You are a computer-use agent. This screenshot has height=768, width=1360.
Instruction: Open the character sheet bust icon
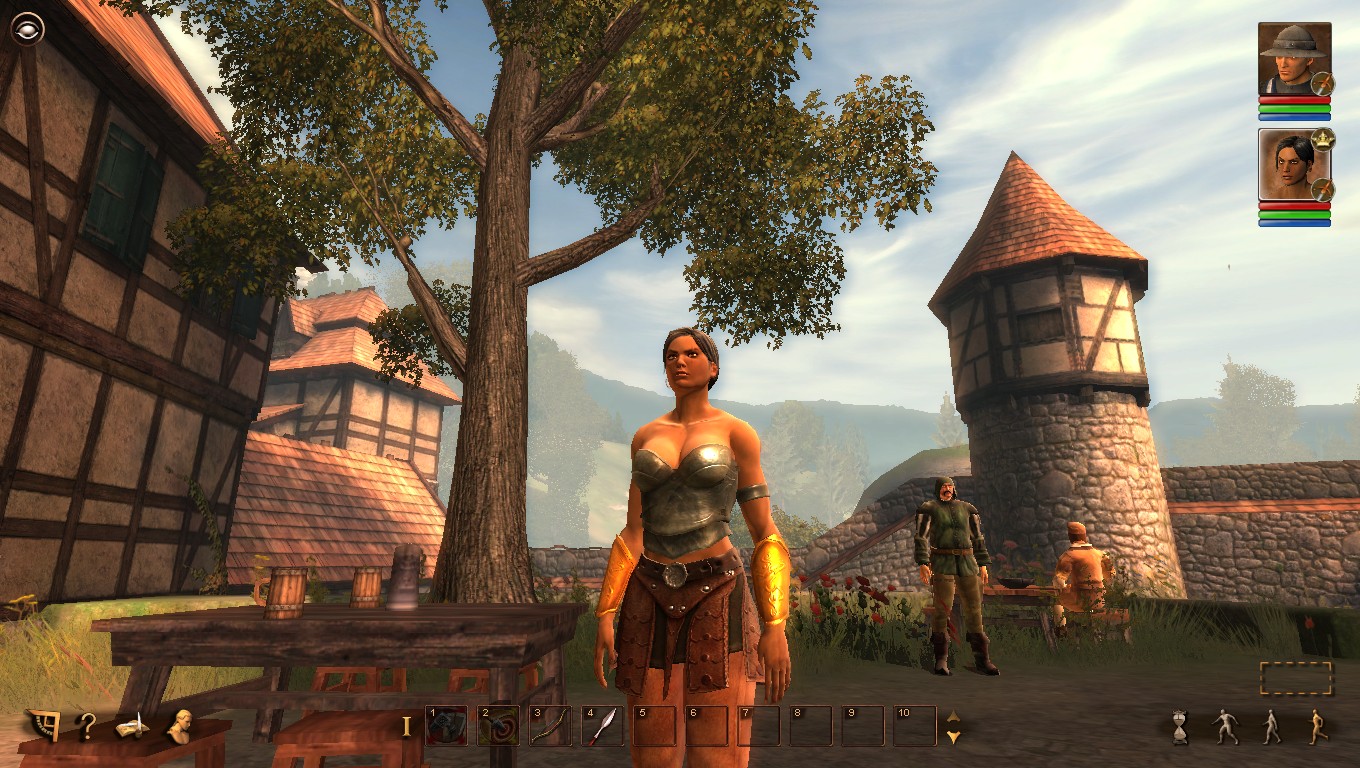pyautogui.click(x=181, y=726)
